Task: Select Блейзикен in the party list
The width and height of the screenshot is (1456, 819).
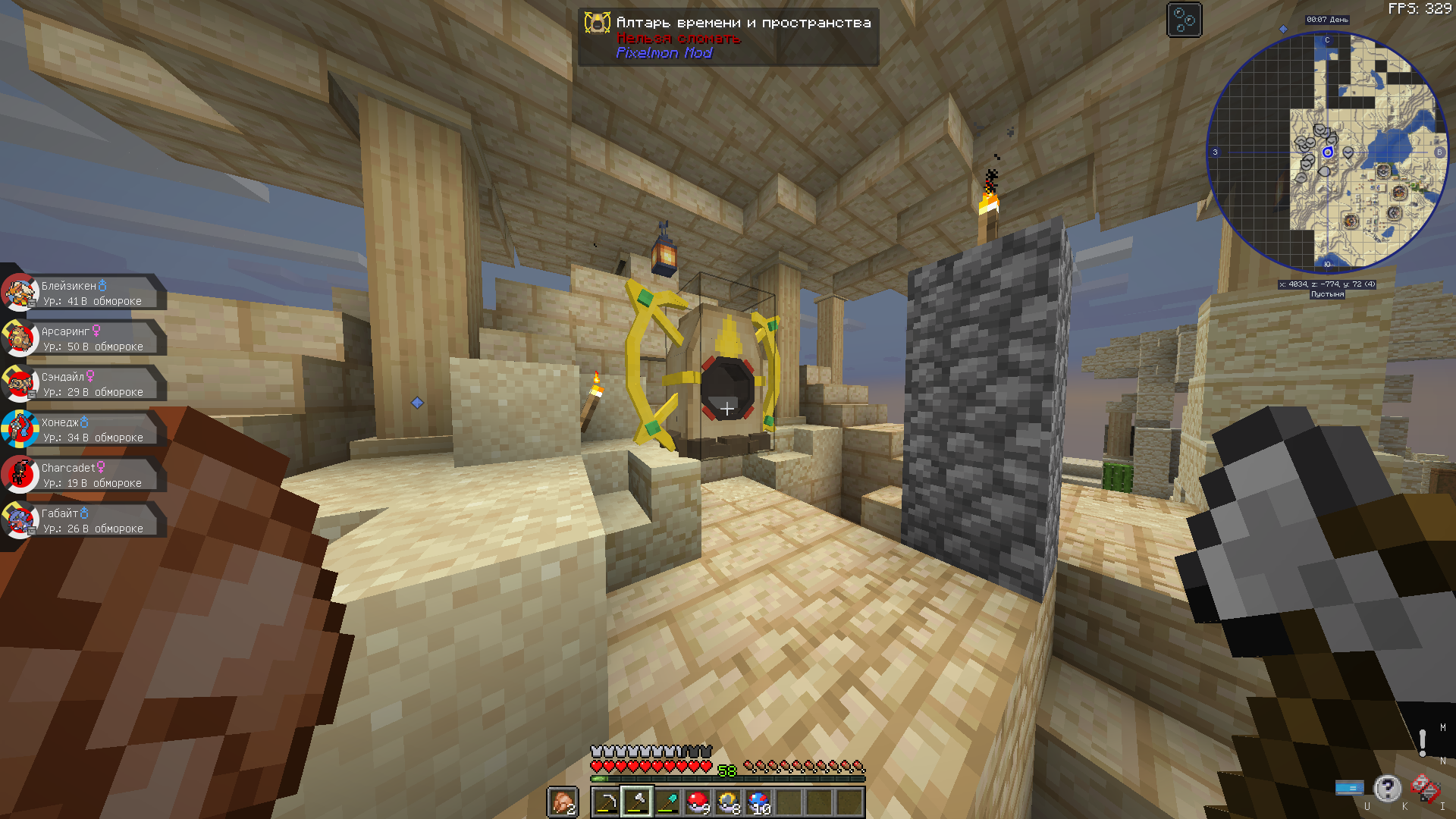Action: tap(83, 293)
